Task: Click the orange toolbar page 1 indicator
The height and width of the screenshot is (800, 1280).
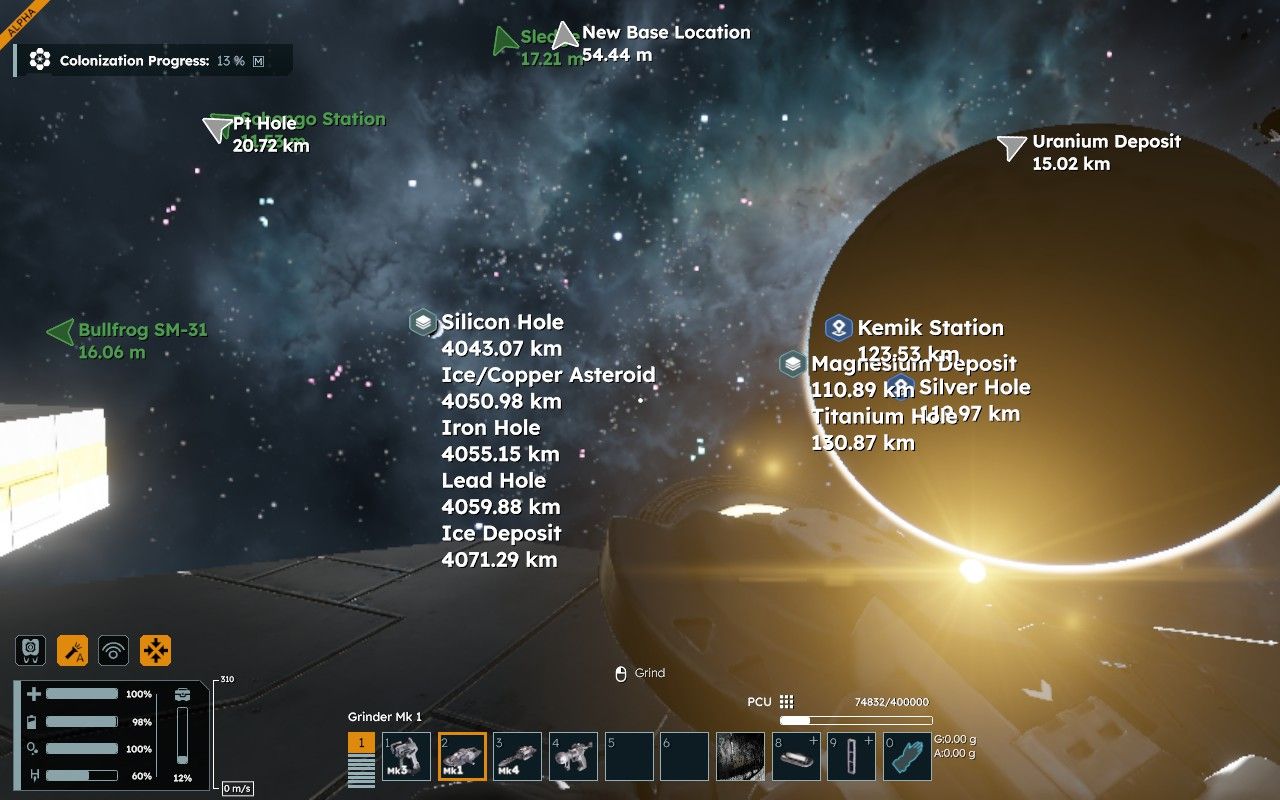Action: click(361, 744)
